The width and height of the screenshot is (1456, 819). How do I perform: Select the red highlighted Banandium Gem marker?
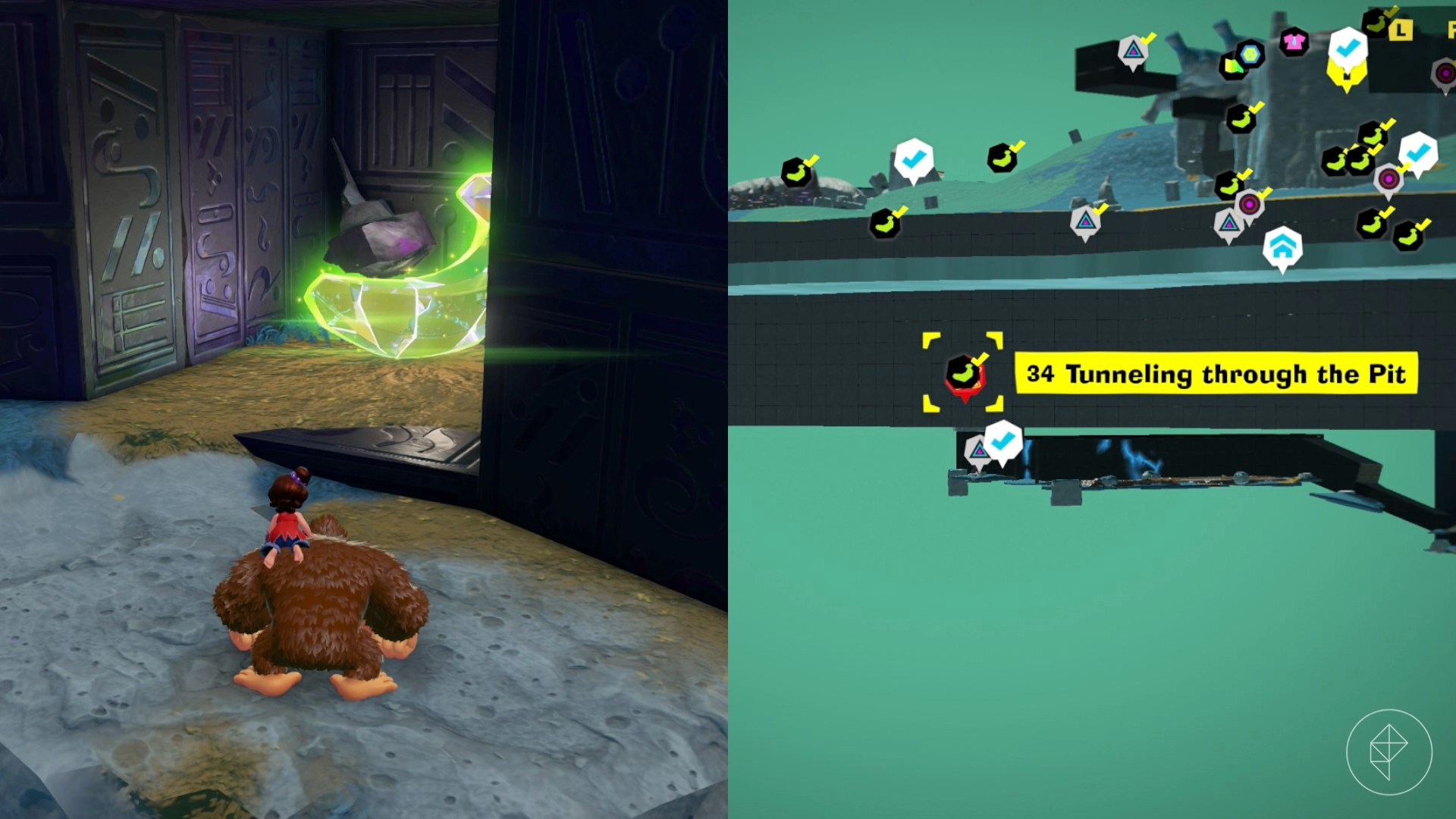tap(965, 375)
